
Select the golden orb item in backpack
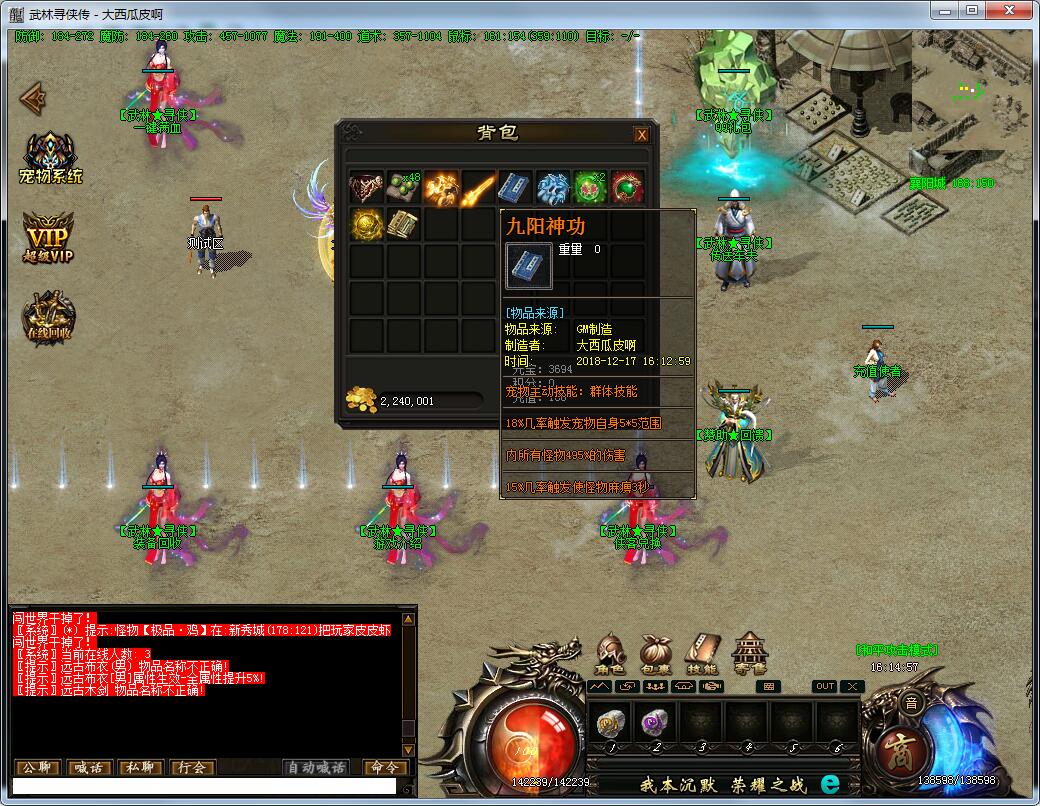[x=366, y=224]
